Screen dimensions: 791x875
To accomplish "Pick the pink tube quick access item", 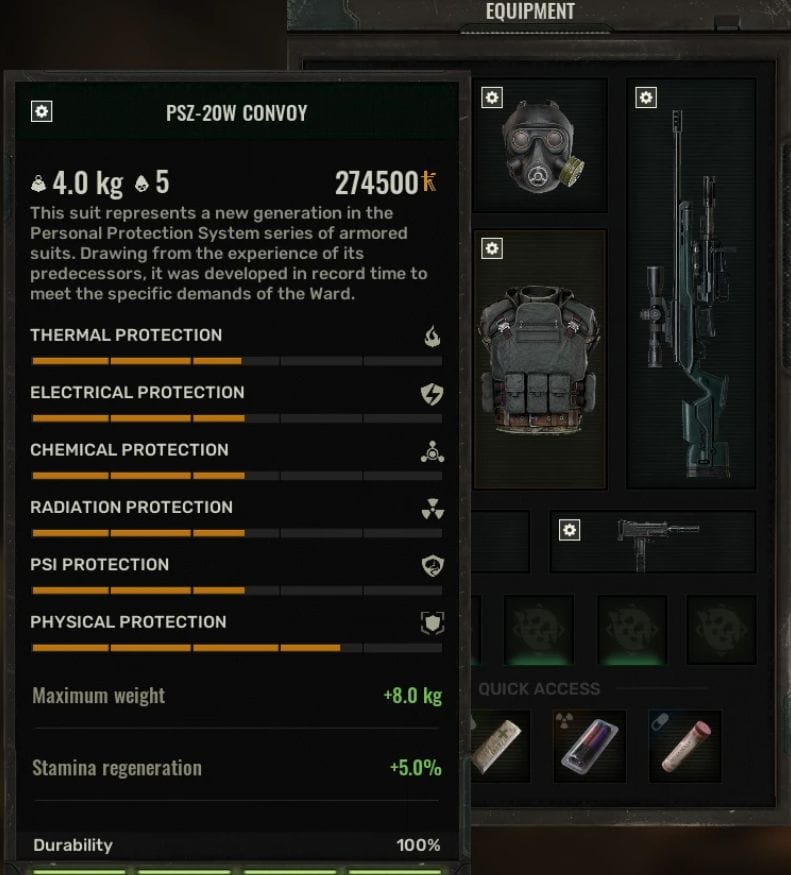I will [685, 746].
